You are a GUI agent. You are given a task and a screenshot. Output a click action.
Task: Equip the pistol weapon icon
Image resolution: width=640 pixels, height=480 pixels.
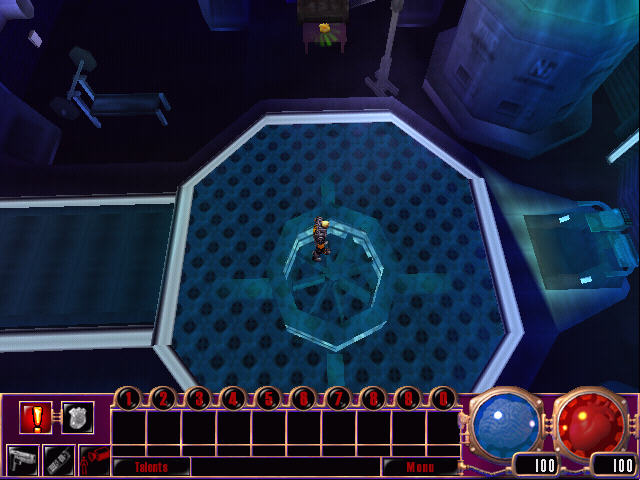[23, 460]
